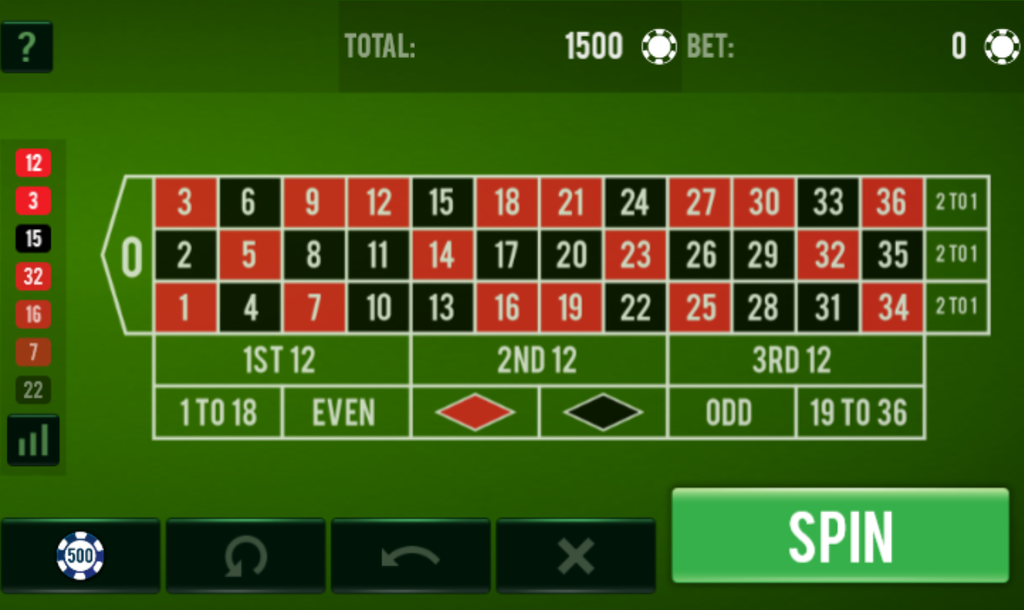This screenshot has height=610, width=1024.
Task: Select the red 36 number tile
Action: [892, 203]
